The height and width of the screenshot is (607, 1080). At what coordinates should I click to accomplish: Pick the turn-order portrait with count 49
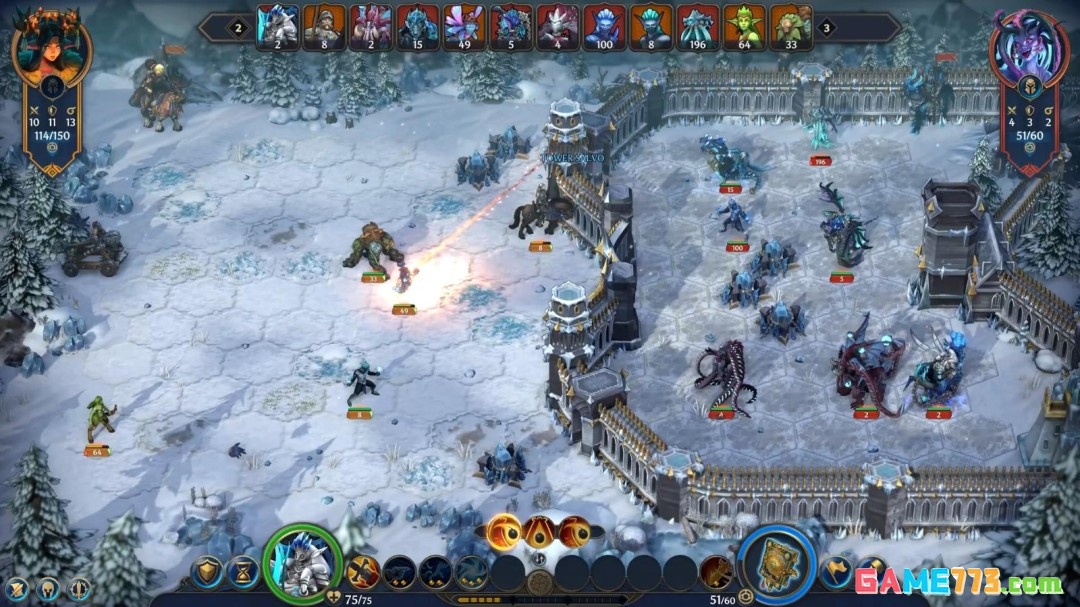coord(463,27)
